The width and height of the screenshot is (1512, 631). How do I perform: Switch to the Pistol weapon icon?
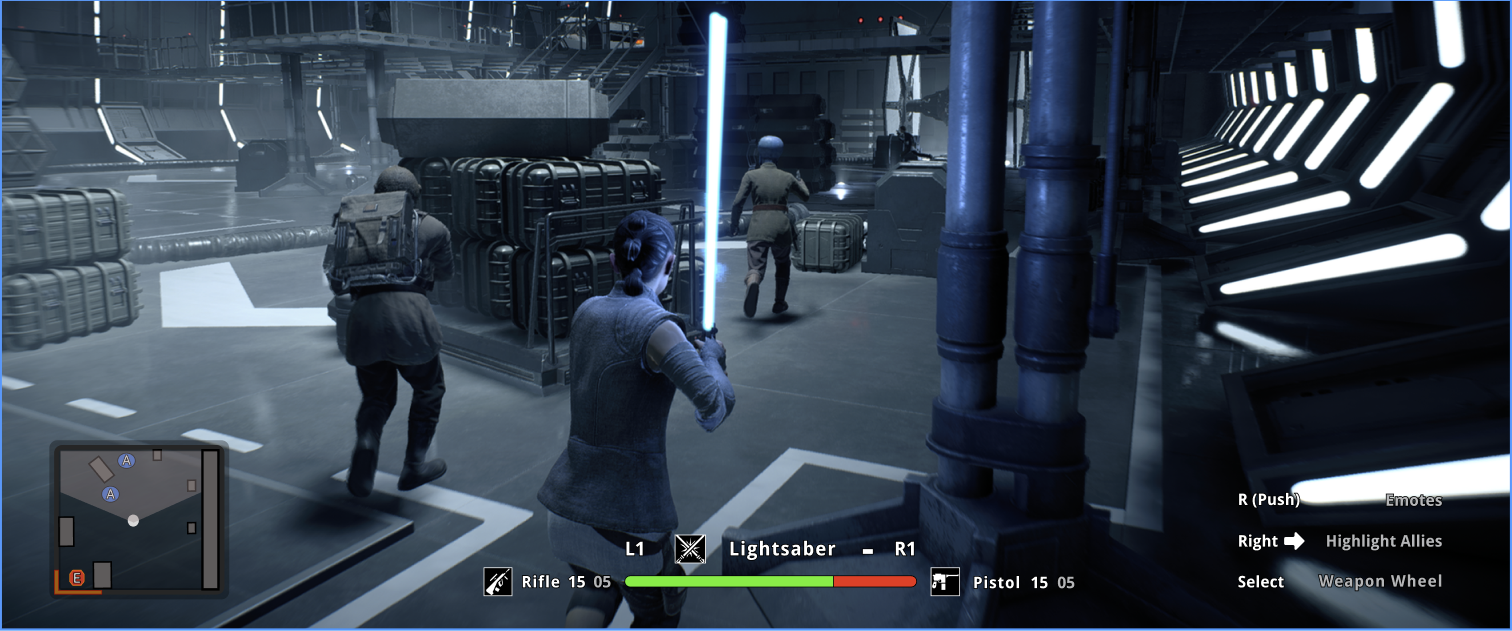pyautogui.click(x=945, y=582)
